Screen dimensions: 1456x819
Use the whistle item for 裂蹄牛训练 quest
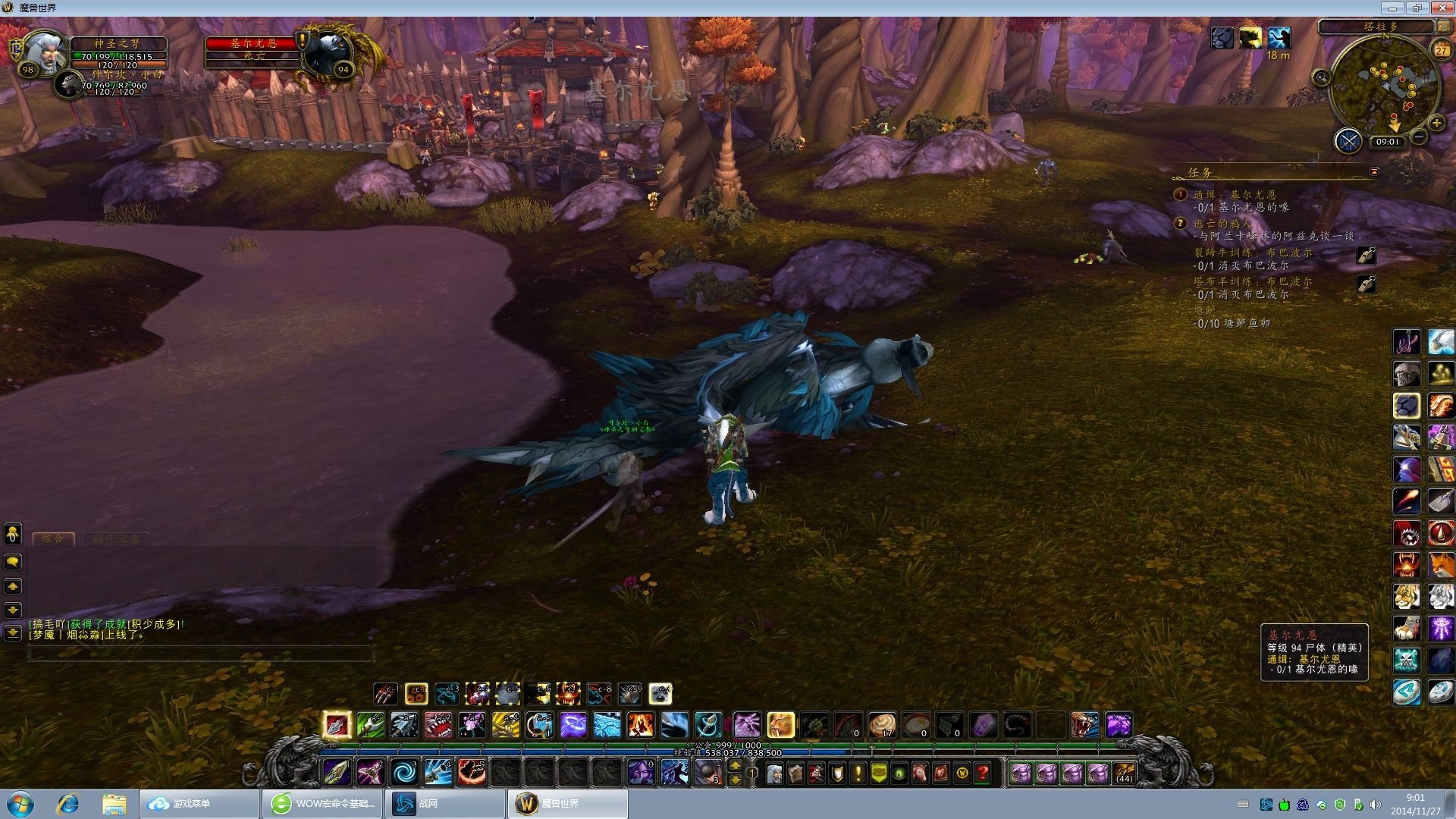1366,256
